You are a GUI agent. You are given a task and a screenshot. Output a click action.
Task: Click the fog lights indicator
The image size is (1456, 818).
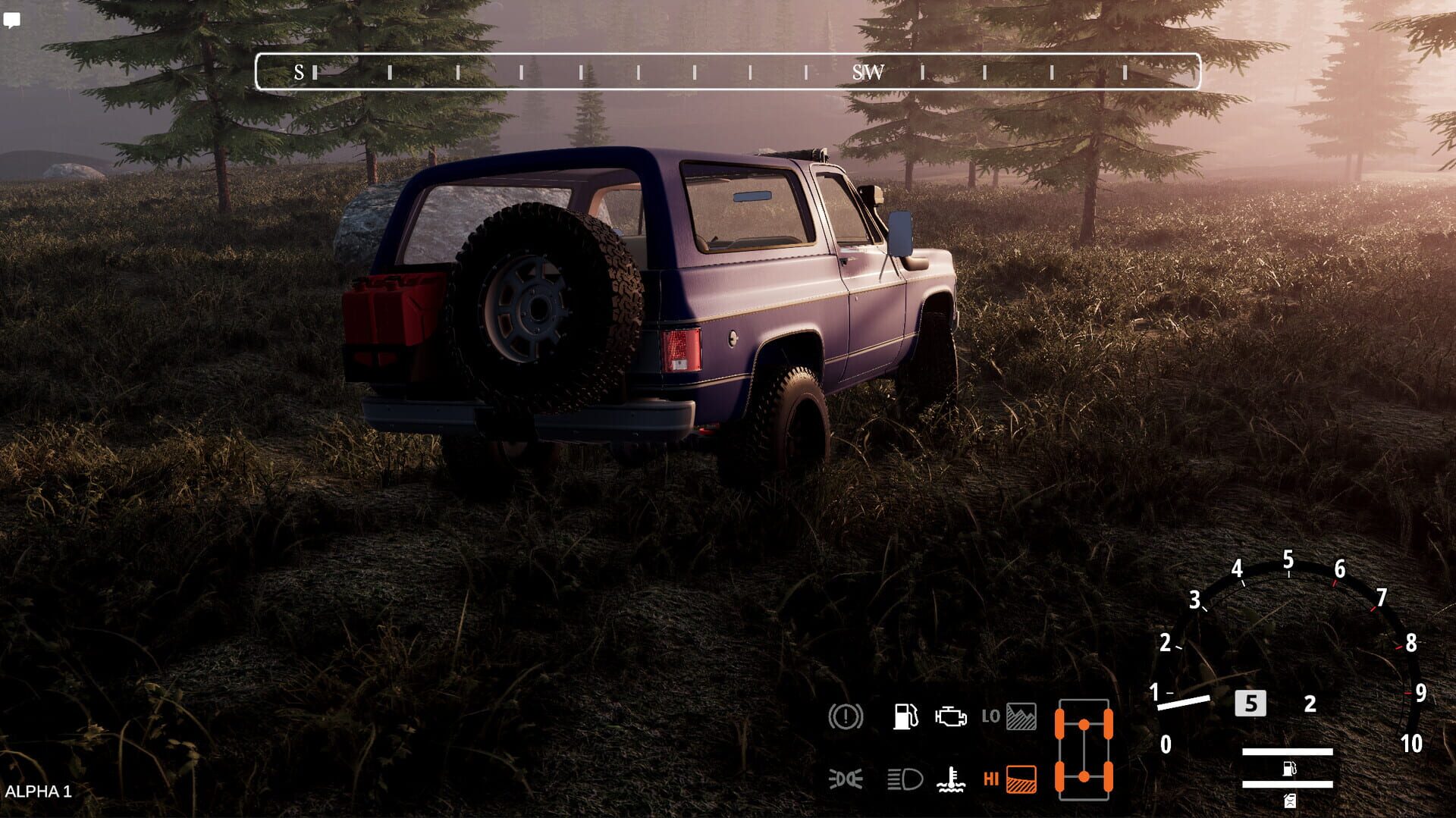click(847, 777)
